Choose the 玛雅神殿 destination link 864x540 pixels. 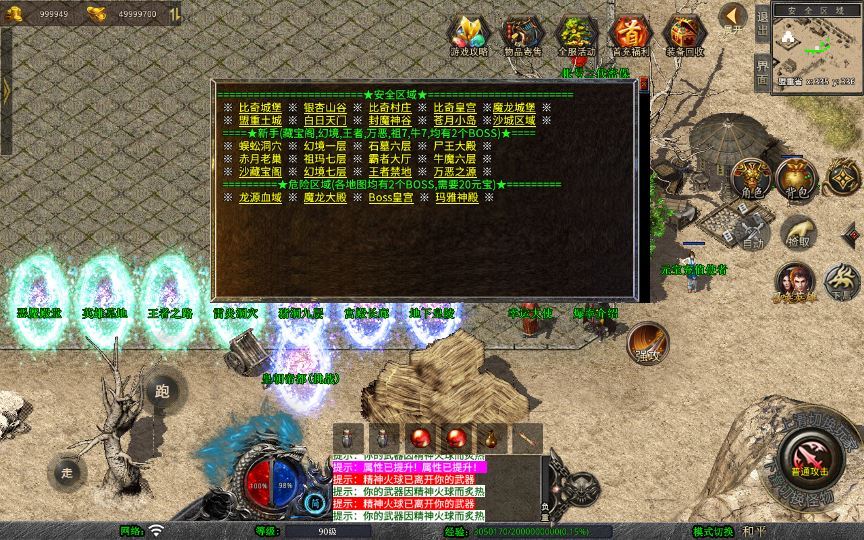point(455,197)
